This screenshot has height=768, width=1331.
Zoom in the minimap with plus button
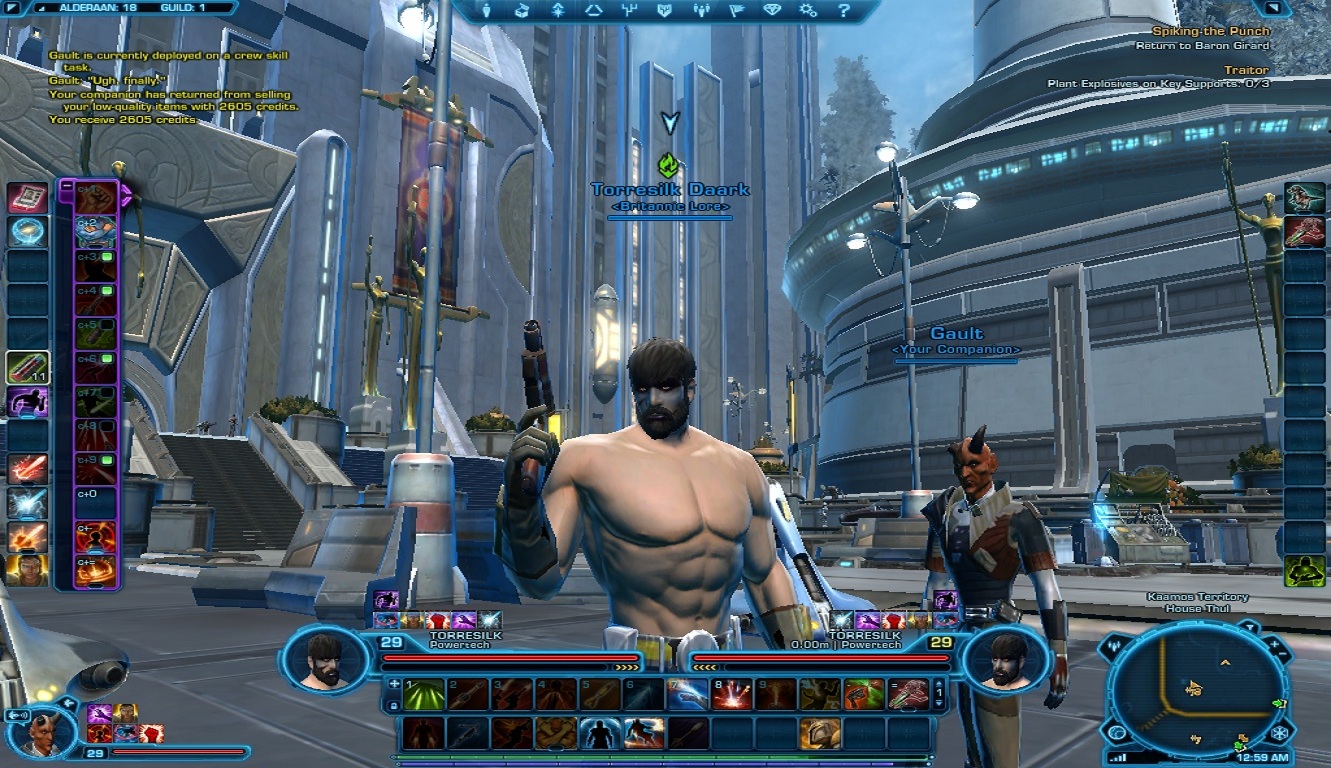(x=1275, y=646)
